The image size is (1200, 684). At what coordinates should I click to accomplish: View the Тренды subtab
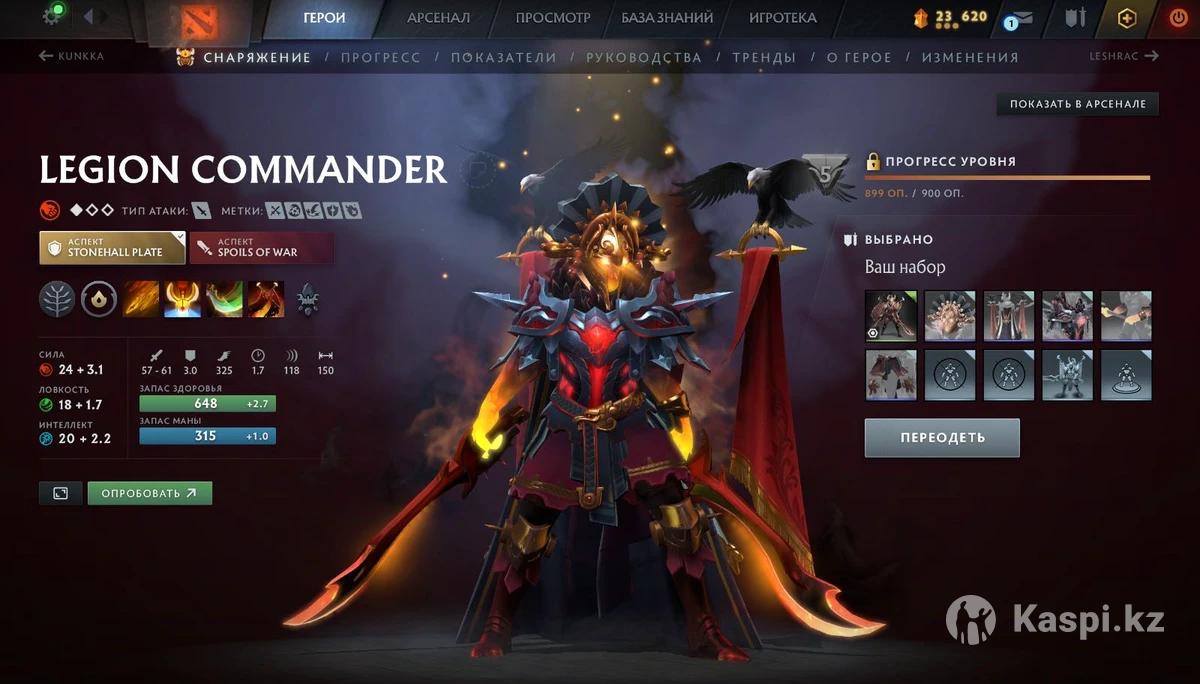(x=764, y=57)
